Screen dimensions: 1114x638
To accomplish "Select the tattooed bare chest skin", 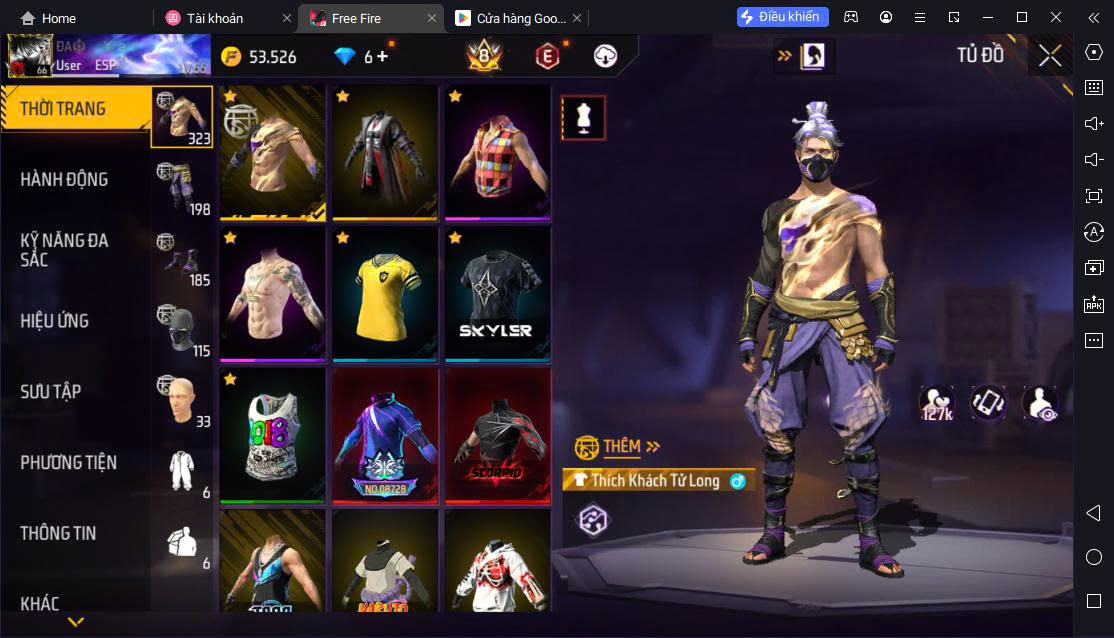I will [273, 294].
